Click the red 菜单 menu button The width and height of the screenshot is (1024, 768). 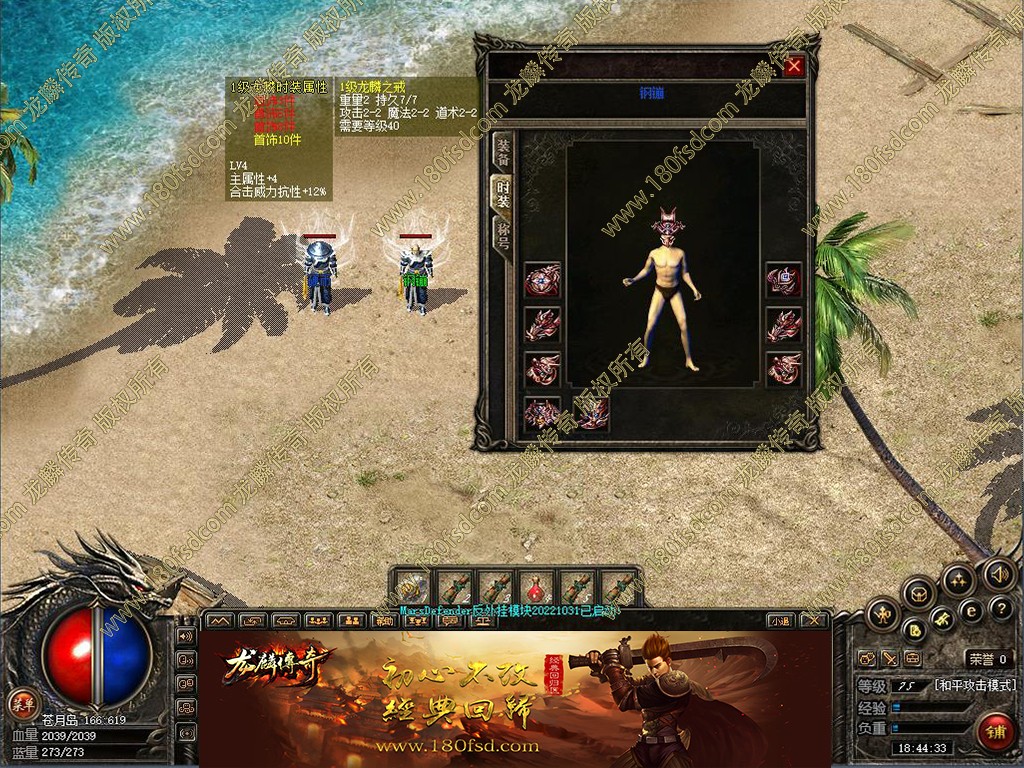point(21,701)
